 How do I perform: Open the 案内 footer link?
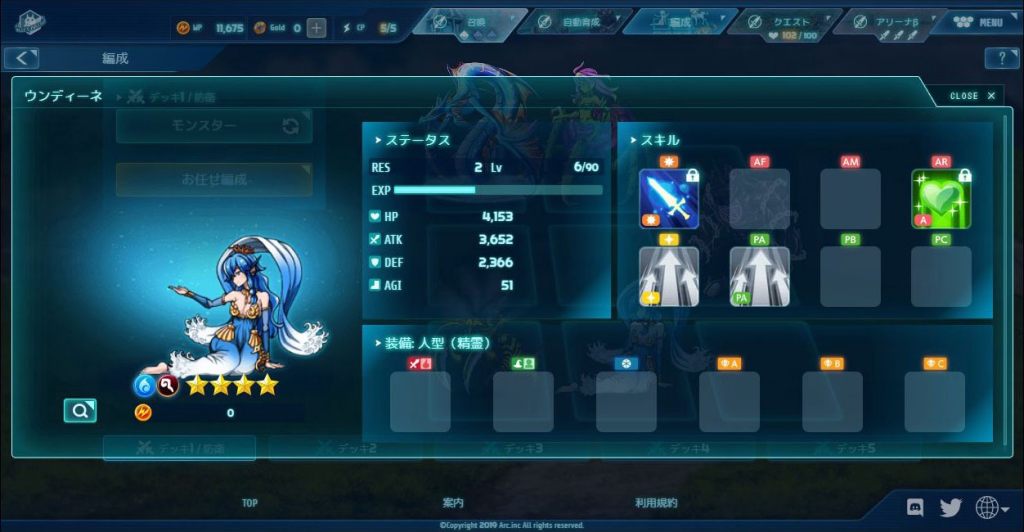click(453, 503)
